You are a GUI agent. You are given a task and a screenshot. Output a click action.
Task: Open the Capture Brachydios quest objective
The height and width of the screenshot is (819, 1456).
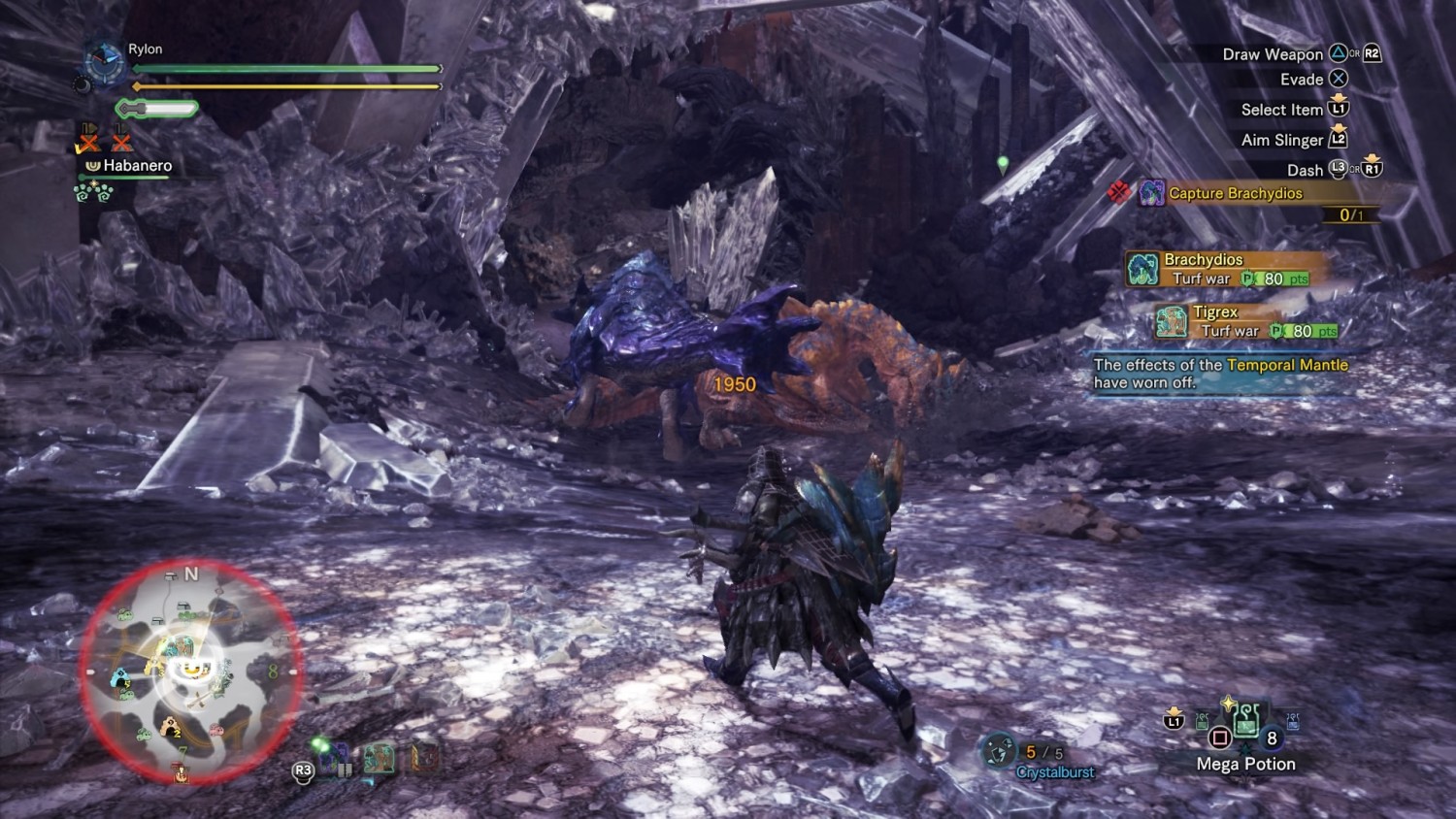click(x=1235, y=193)
